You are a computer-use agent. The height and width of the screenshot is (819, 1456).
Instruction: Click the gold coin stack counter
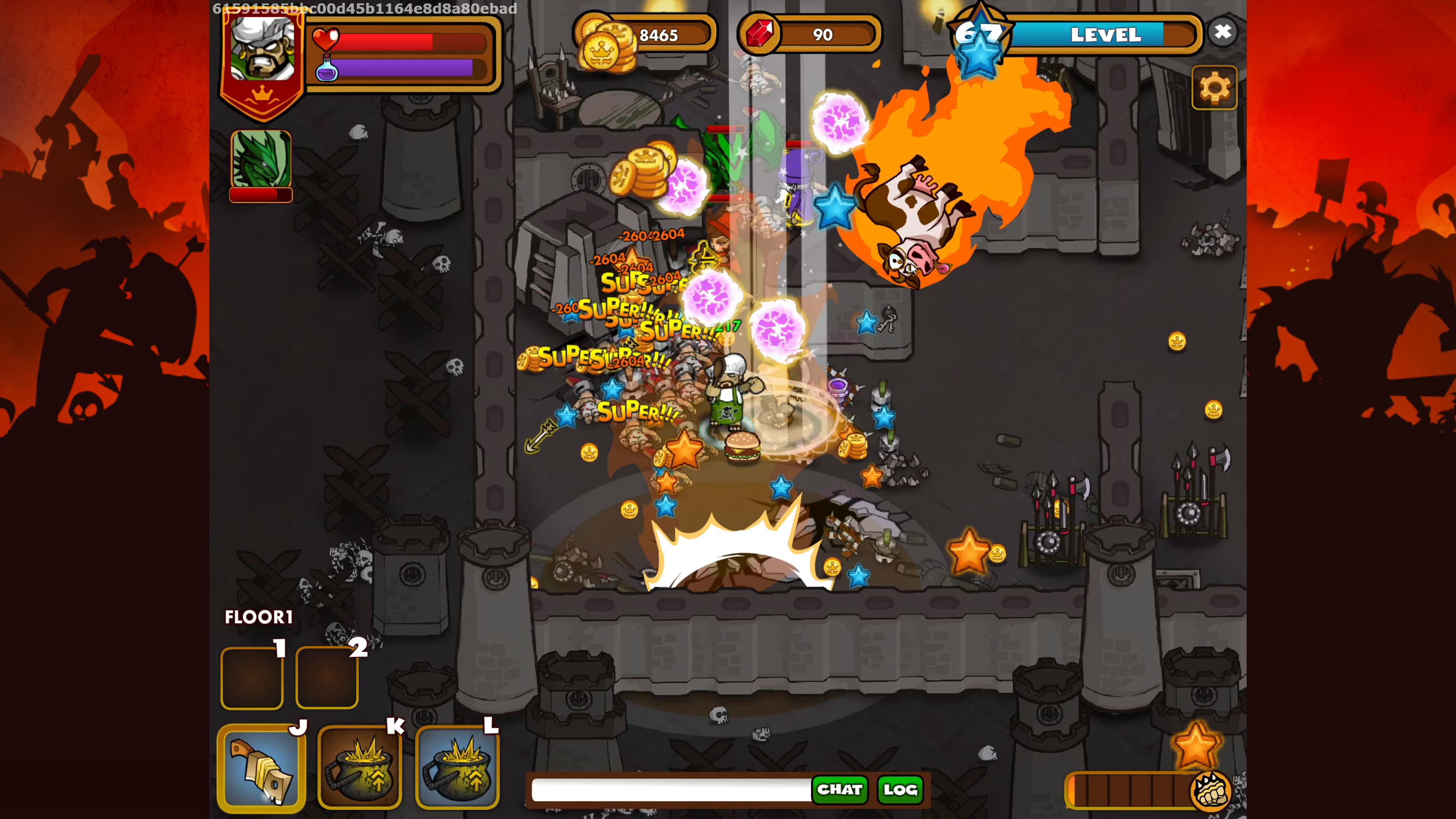[x=644, y=36]
